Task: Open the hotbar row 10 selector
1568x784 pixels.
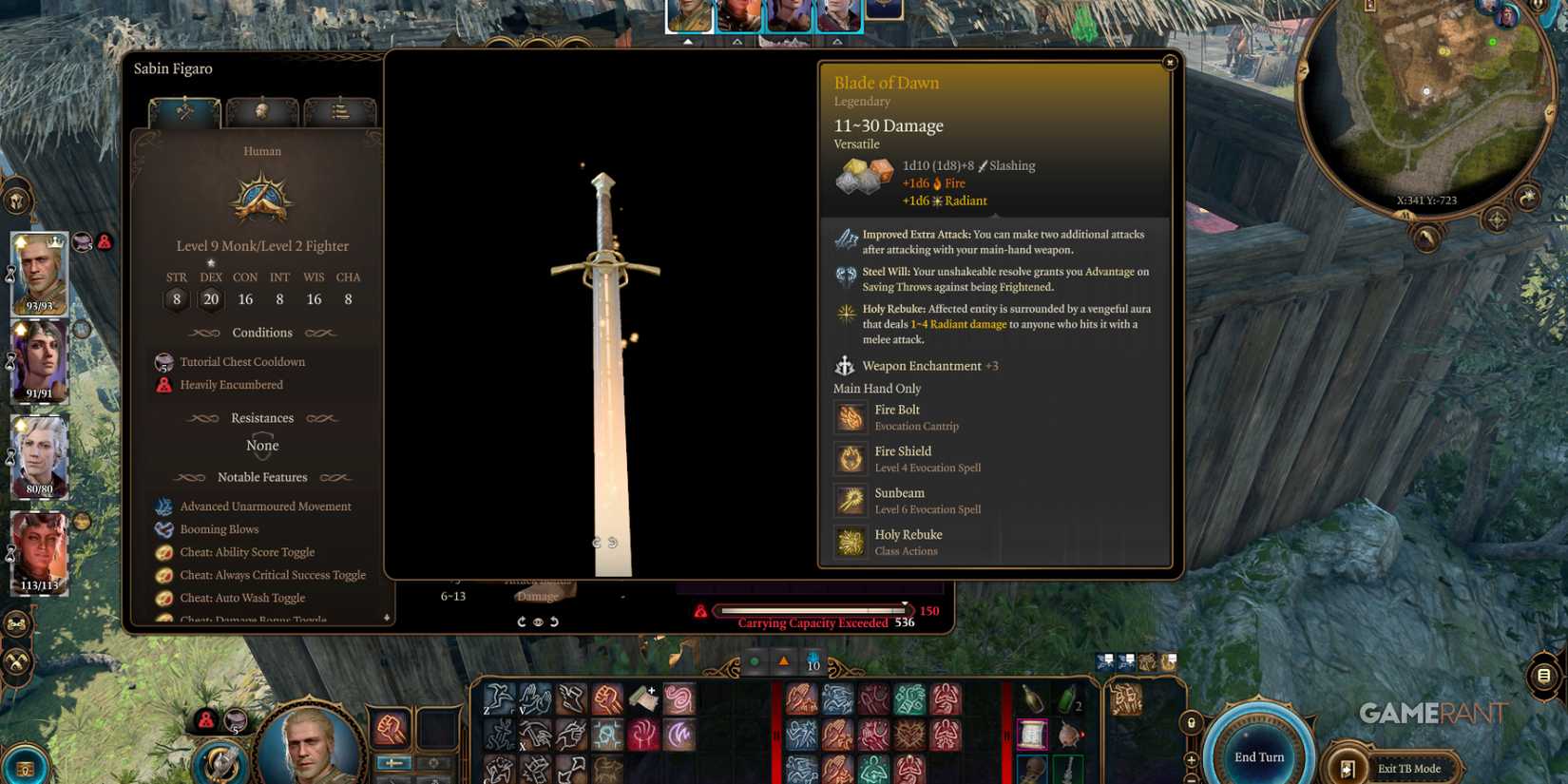Action: pos(813,665)
